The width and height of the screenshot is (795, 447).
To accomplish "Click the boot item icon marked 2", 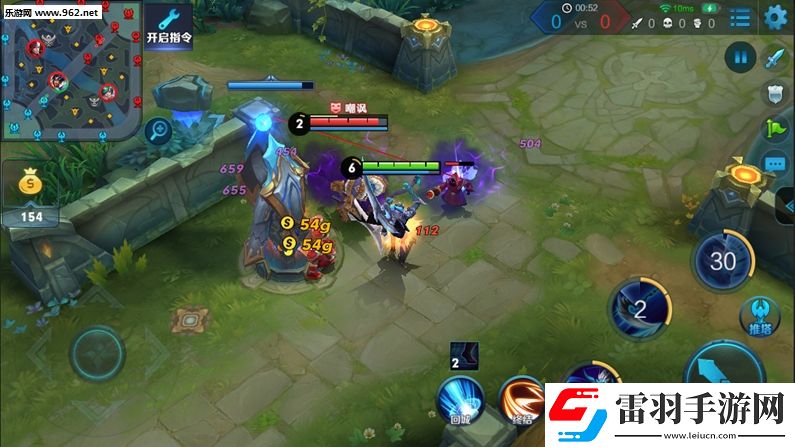I will coord(463,356).
